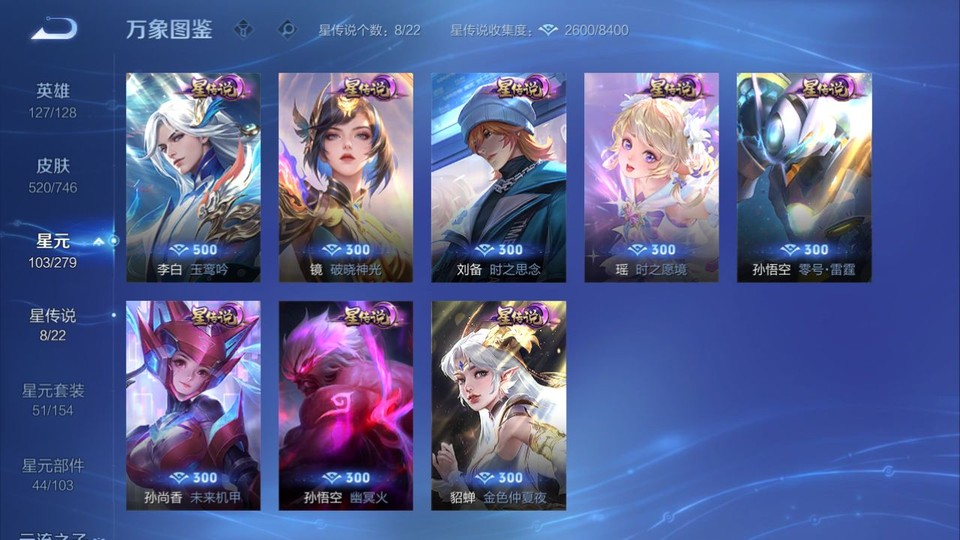Open the 刘备 时之思念 skin card
Screen dimensions: 960x540
pos(498,177)
